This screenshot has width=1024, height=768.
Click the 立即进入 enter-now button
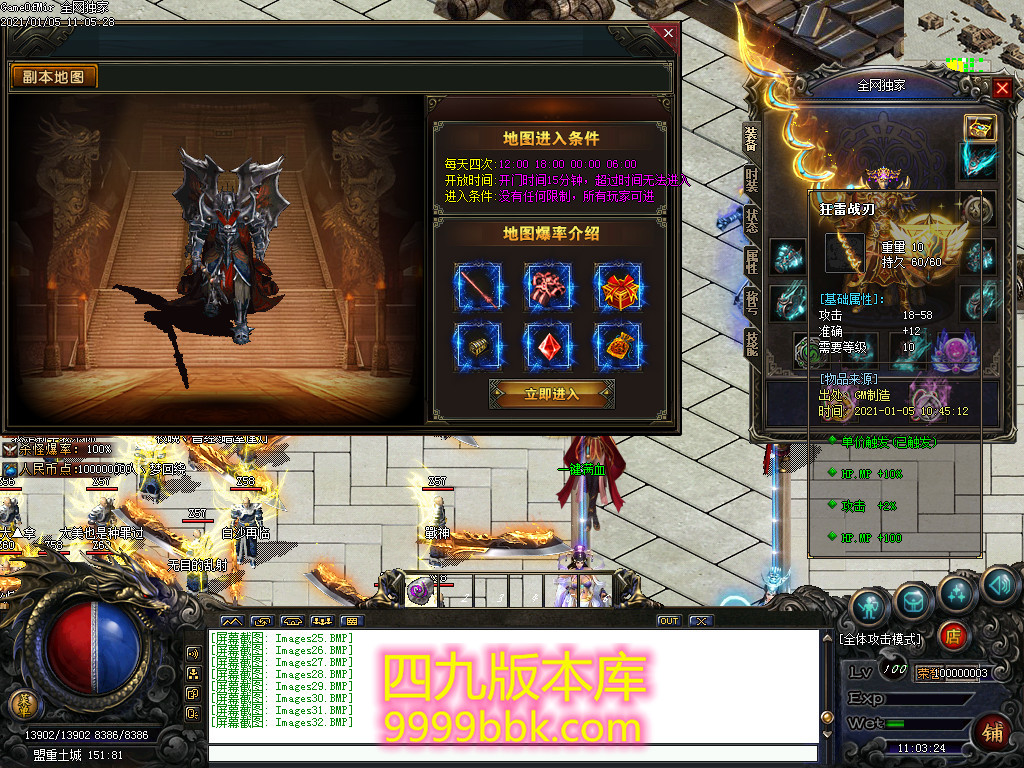(x=551, y=393)
